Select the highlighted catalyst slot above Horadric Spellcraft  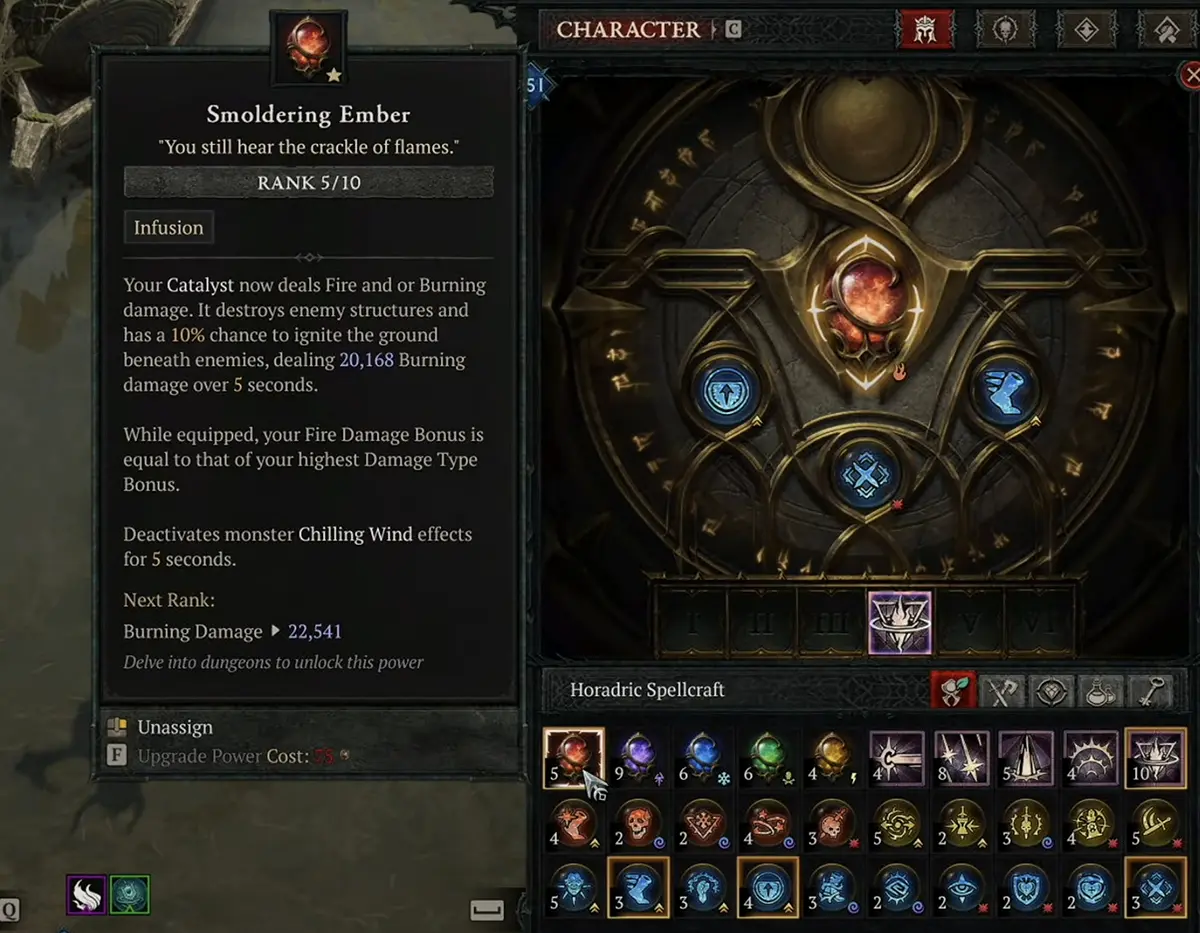(899, 623)
